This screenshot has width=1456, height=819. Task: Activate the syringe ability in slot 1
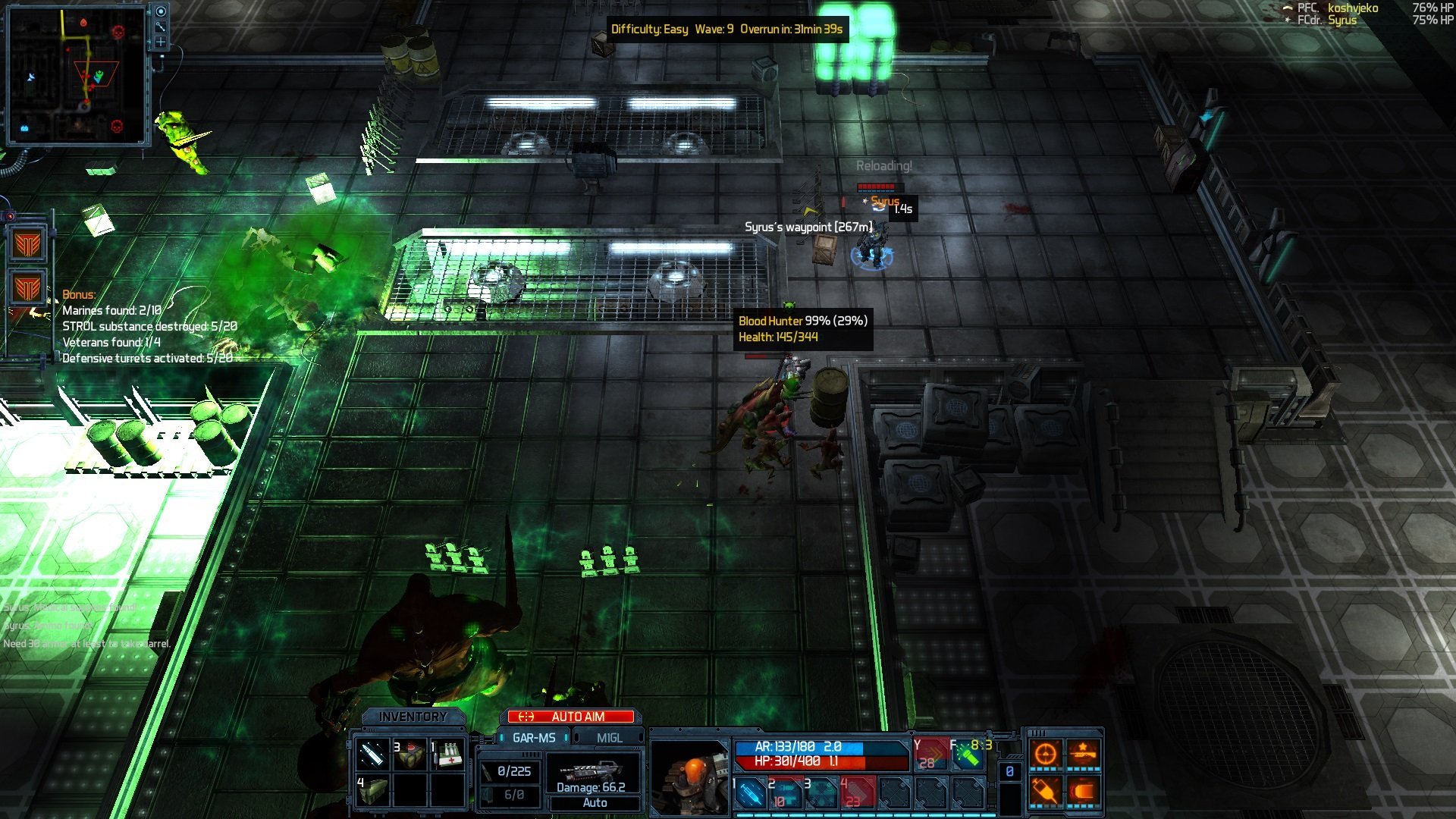tap(750, 793)
